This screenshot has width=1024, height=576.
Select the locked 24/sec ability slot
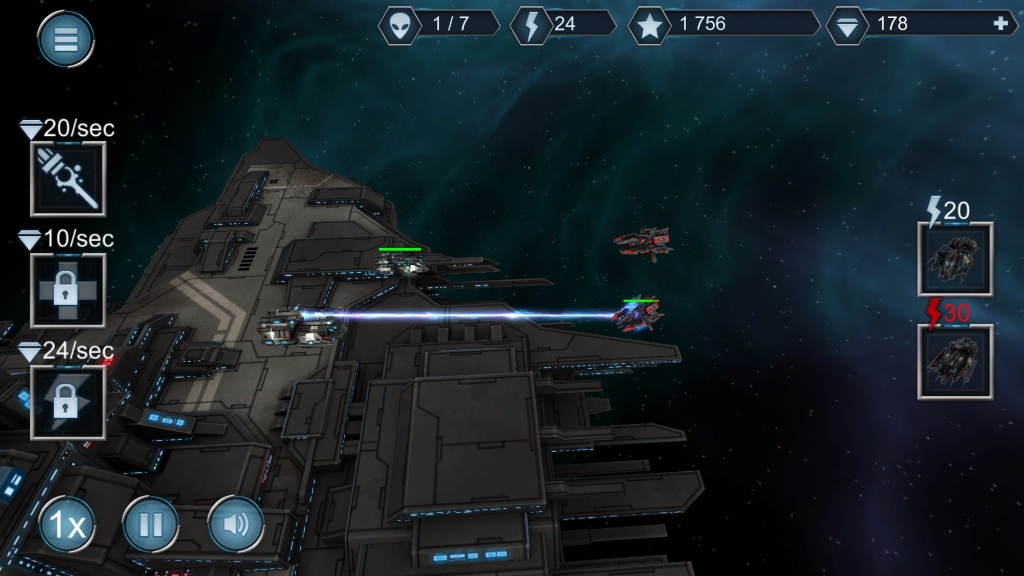[68, 402]
